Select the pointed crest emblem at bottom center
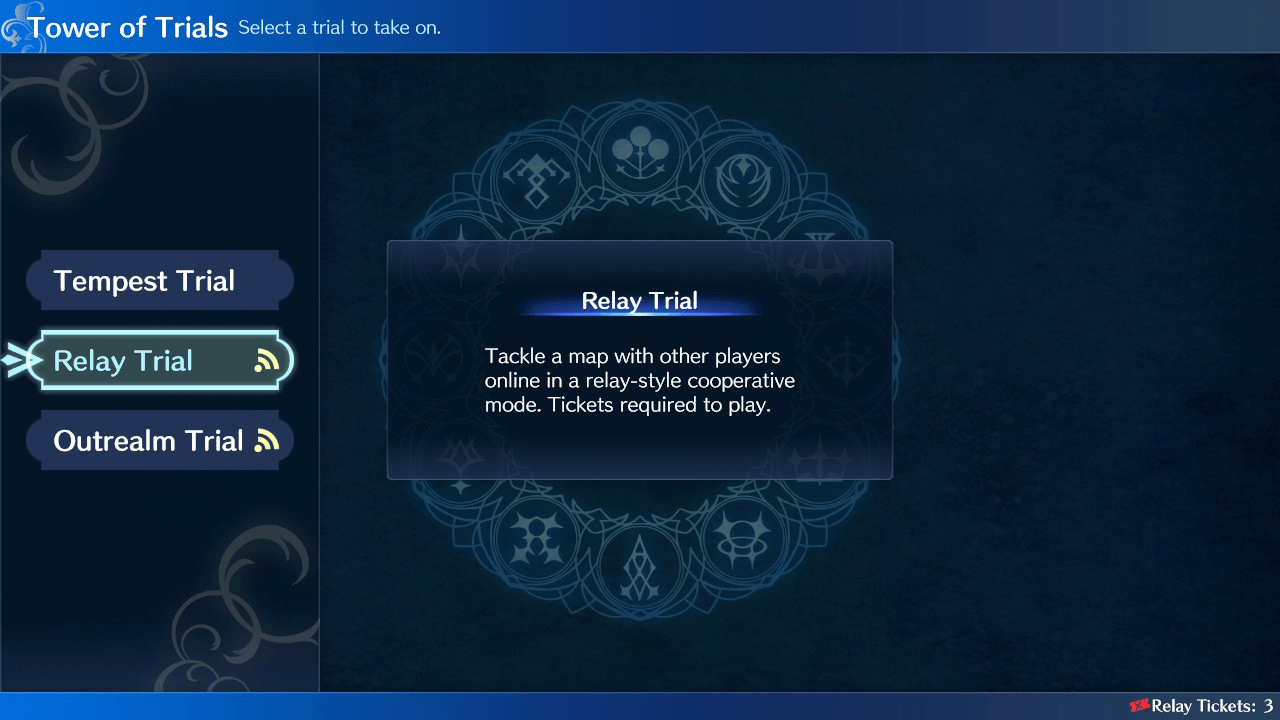 tap(641, 567)
